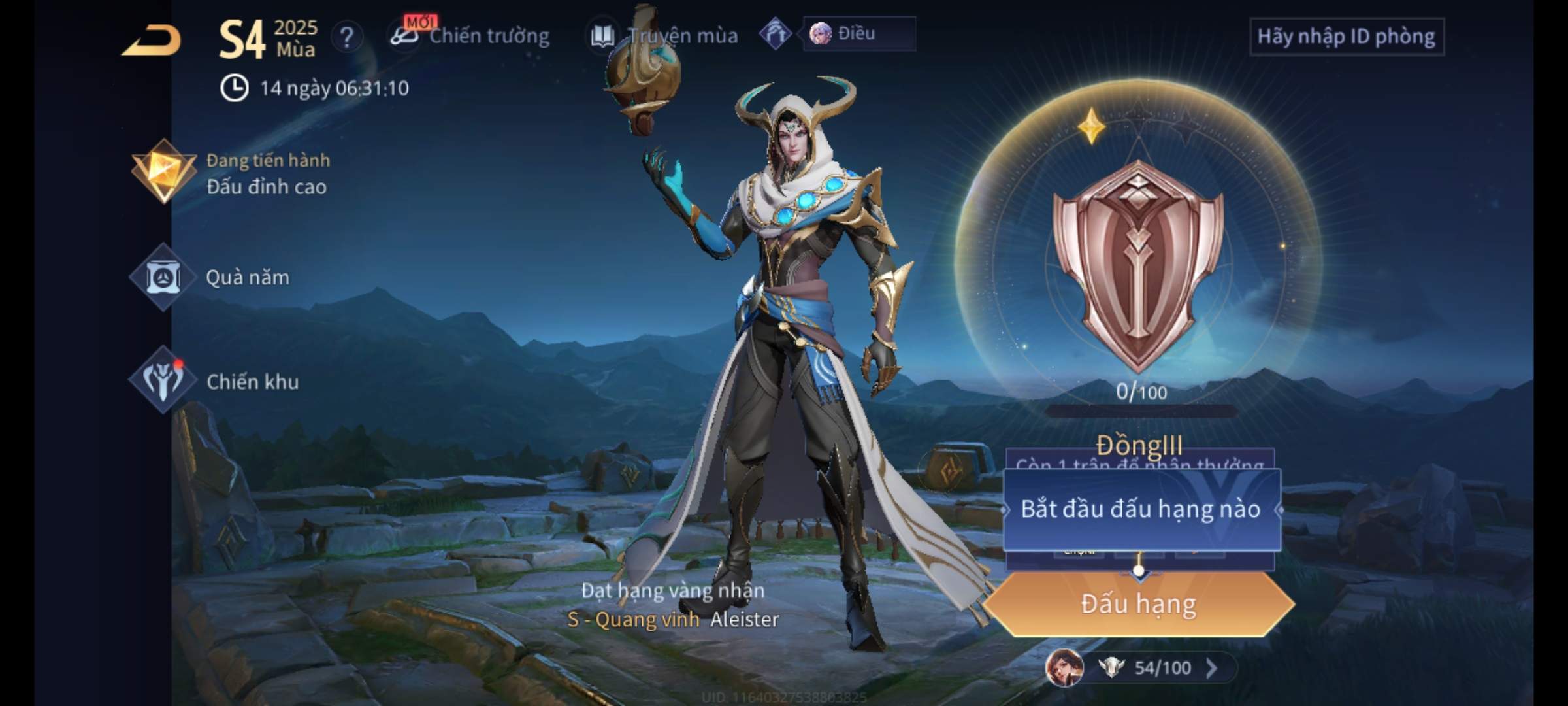Click the Hãy nhập ID phòng field
This screenshot has width=1568, height=706.
point(1346,37)
